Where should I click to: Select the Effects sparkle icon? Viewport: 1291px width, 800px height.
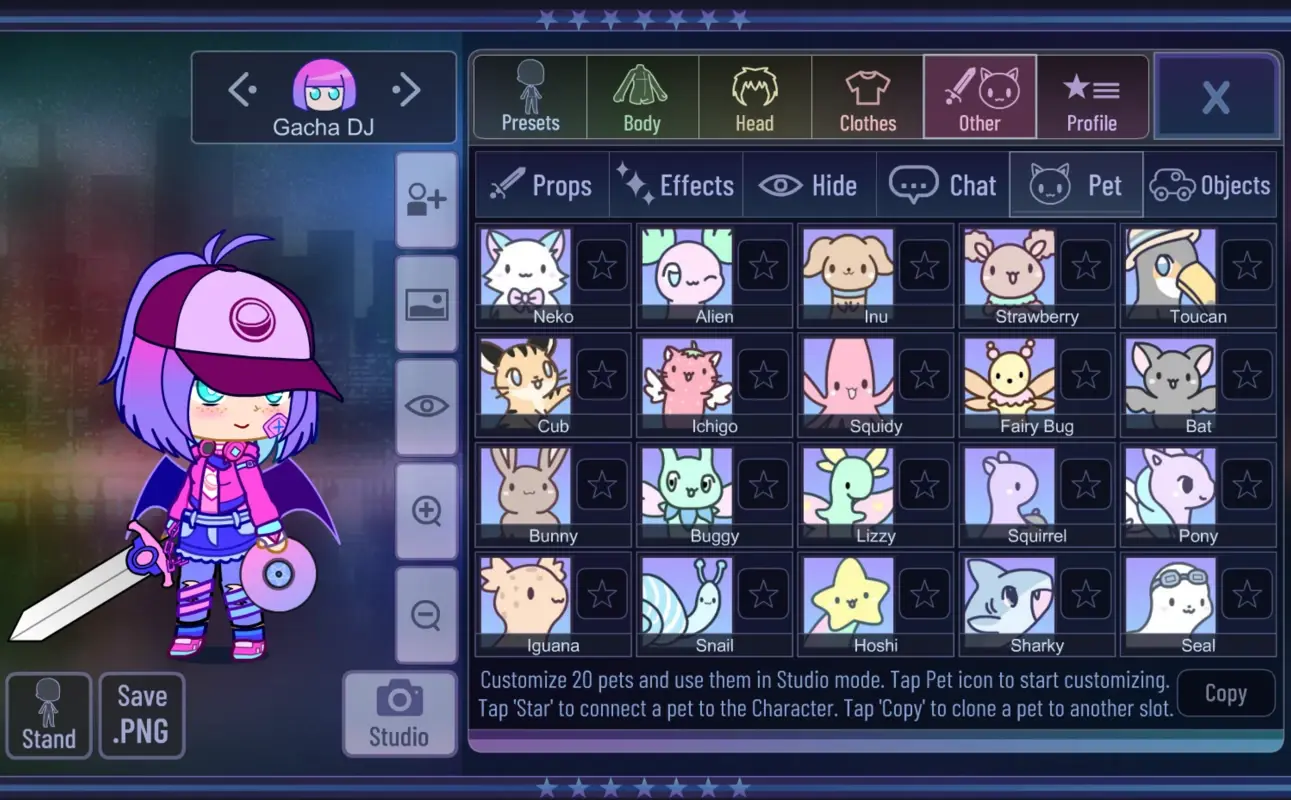pos(676,184)
